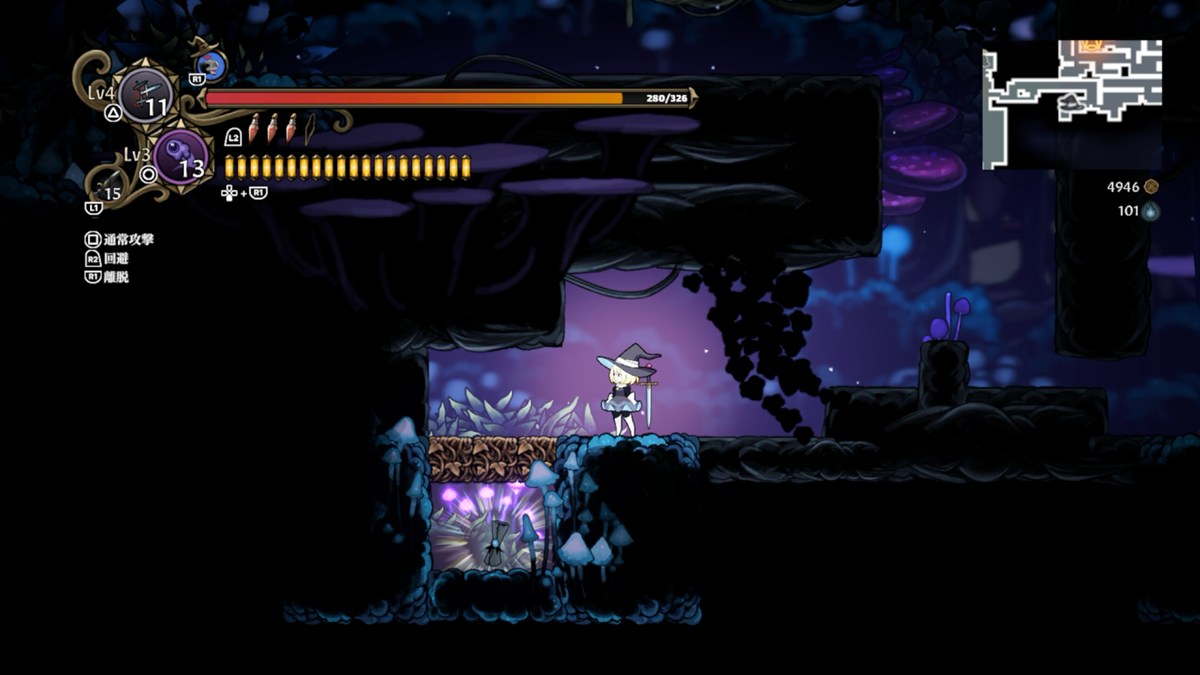Use the first red healing potion
Image resolution: width=1200 pixels, height=675 pixels.
(x=254, y=128)
